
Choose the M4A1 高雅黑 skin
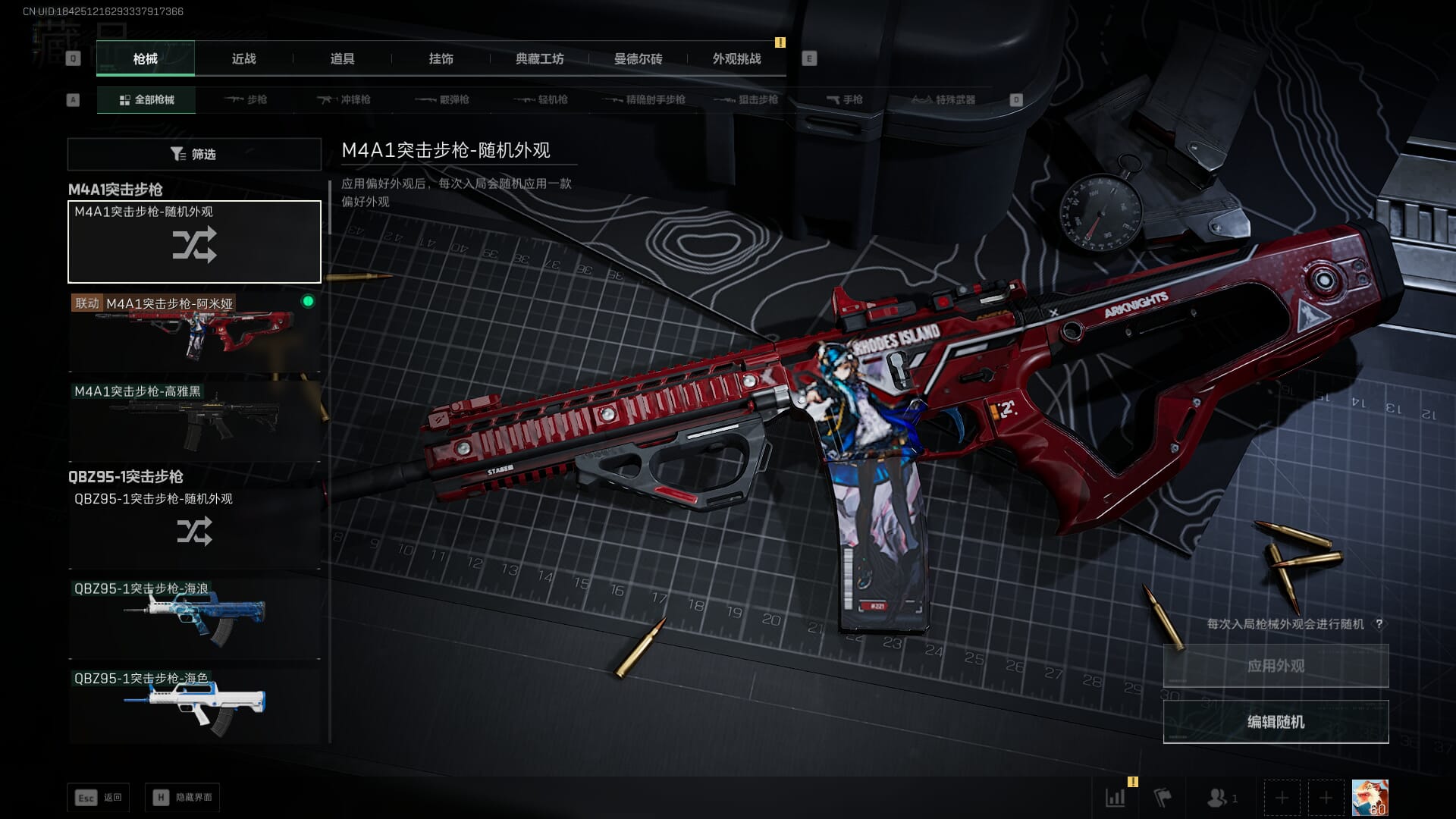tap(194, 421)
